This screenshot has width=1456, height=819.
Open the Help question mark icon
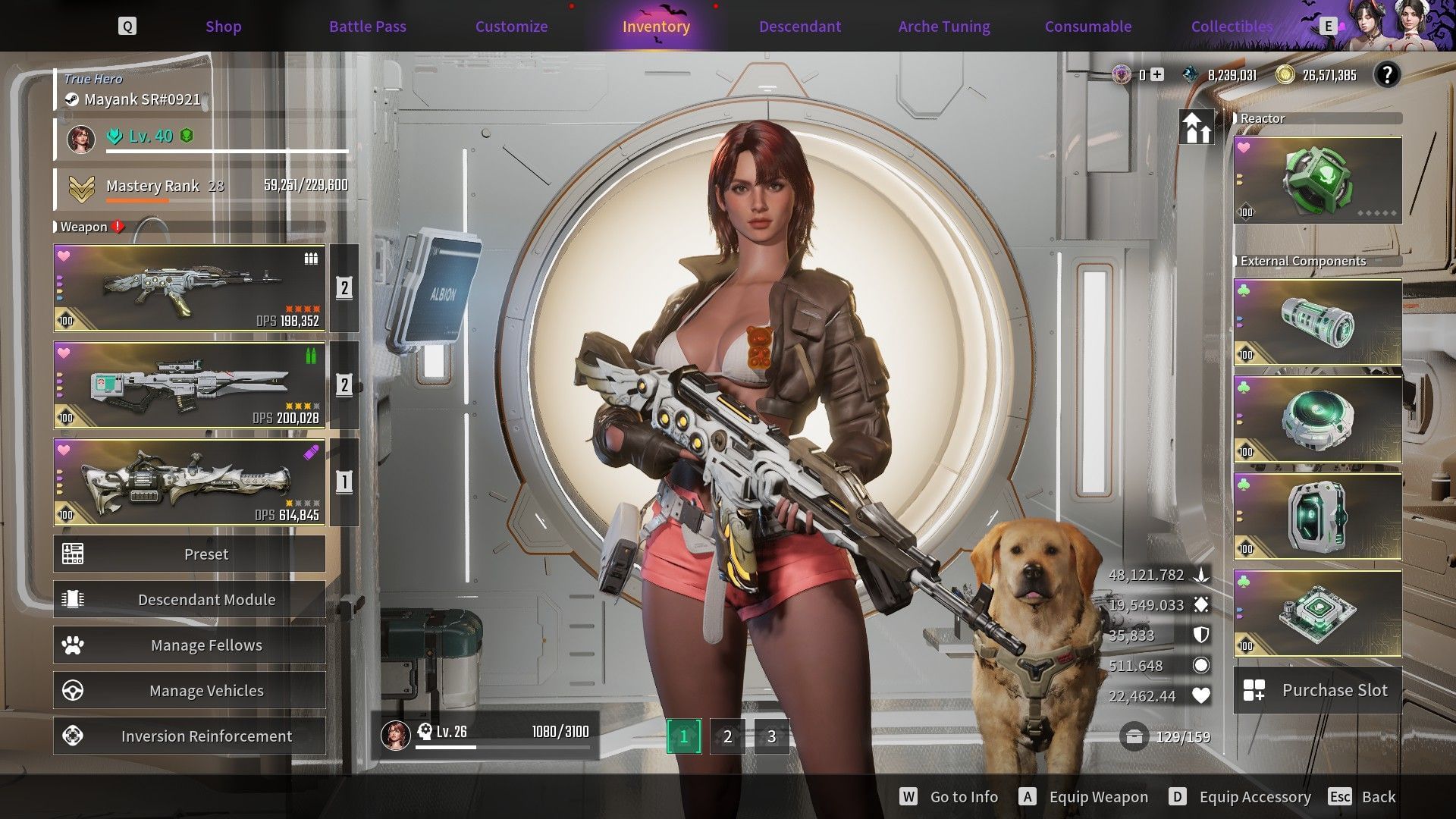1389,75
